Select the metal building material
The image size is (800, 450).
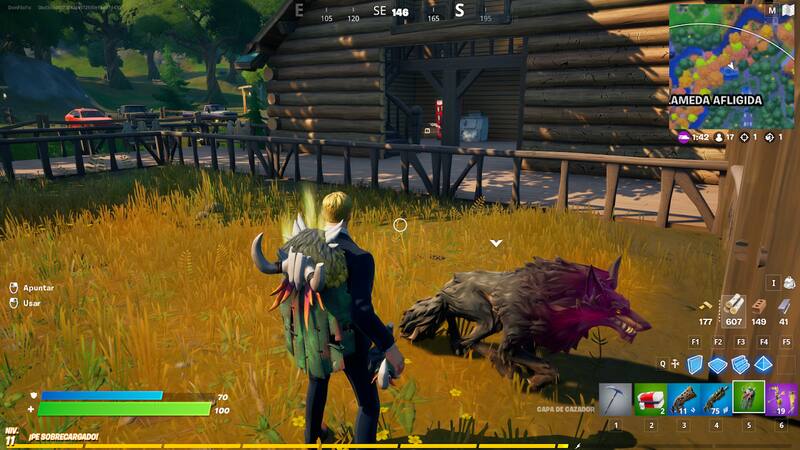pyautogui.click(x=784, y=305)
